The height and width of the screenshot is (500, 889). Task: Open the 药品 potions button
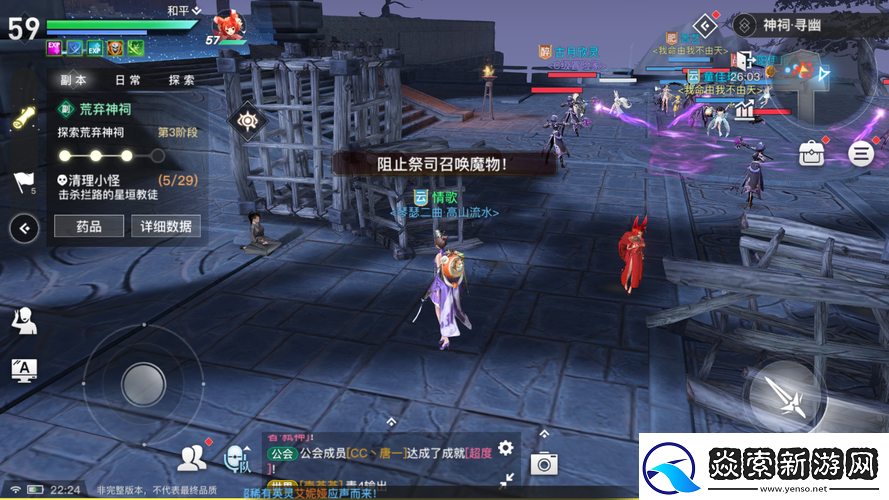(89, 227)
